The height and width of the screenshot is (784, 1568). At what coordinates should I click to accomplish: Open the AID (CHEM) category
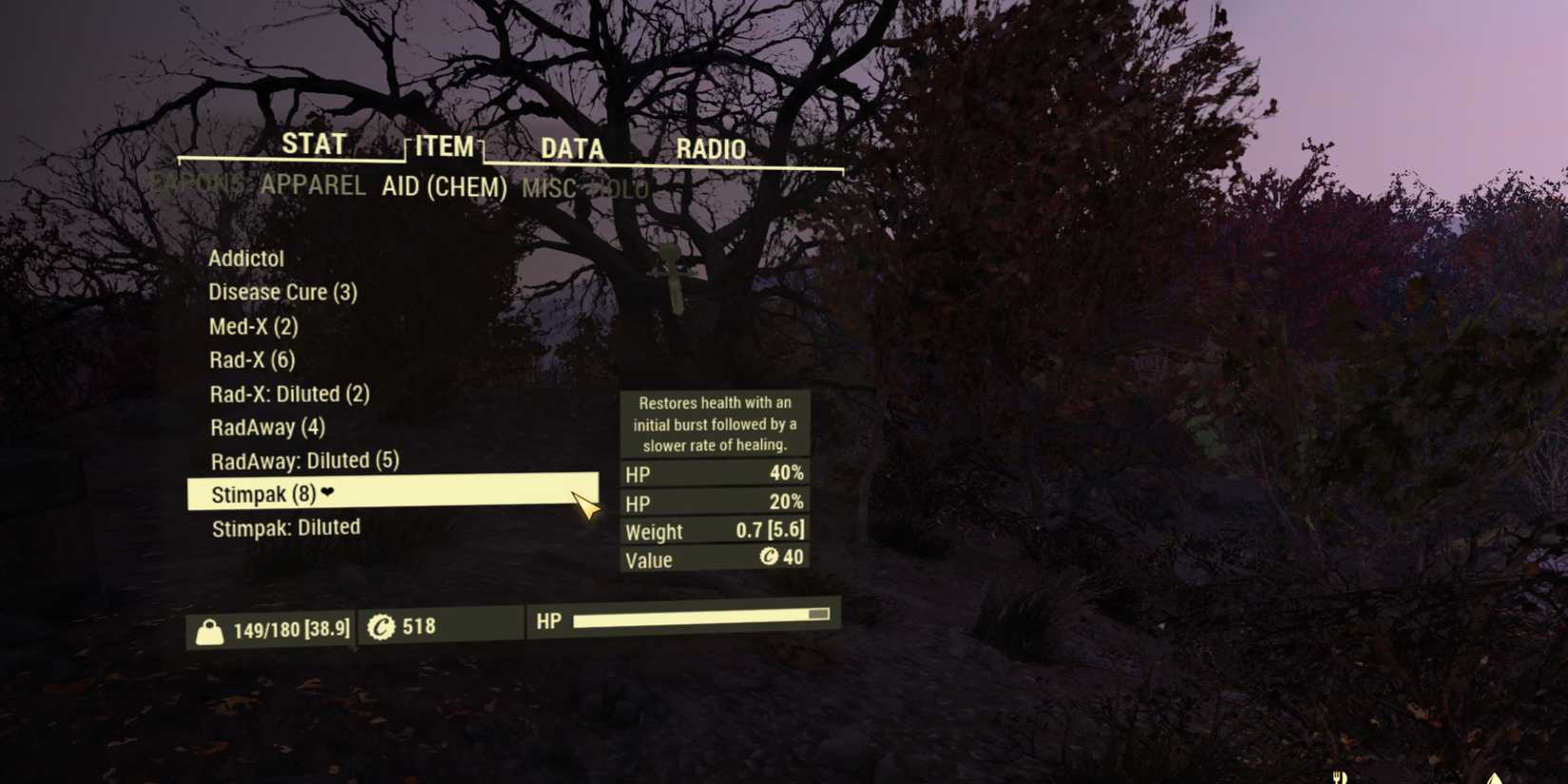[x=446, y=187]
